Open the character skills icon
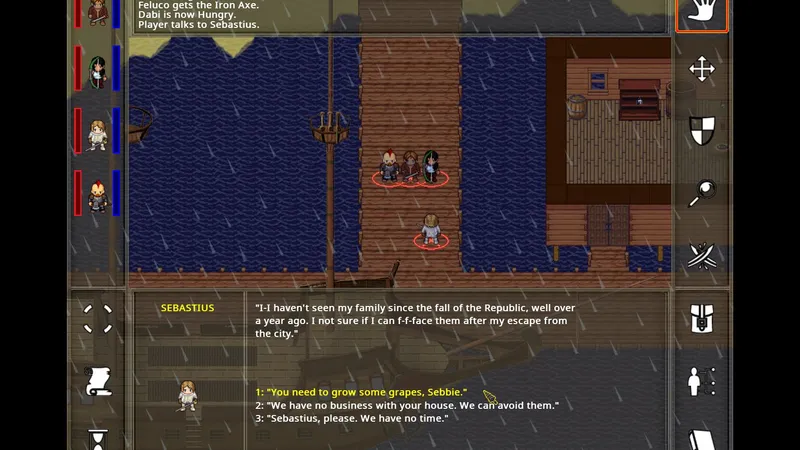This screenshot has height=450, width=800. click(x=702, y=381)
